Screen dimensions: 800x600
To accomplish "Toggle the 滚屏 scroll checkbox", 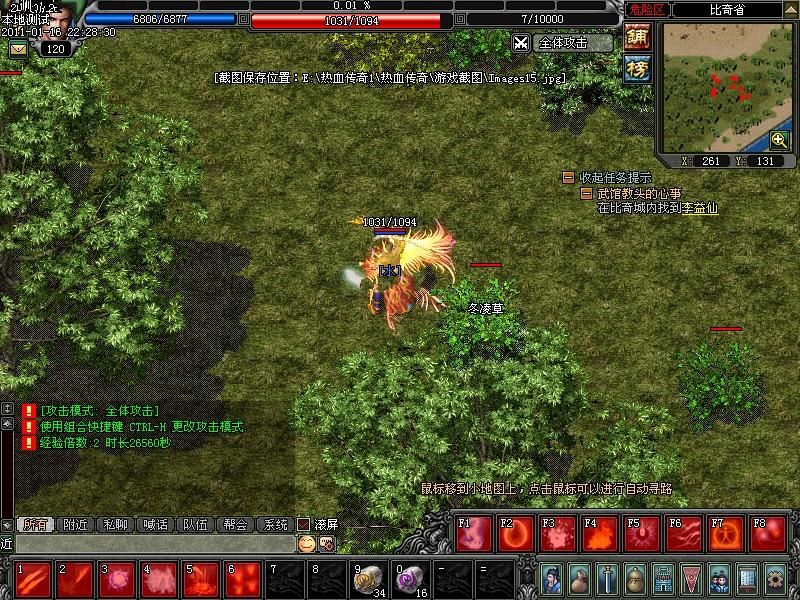I will pos(305,524).
